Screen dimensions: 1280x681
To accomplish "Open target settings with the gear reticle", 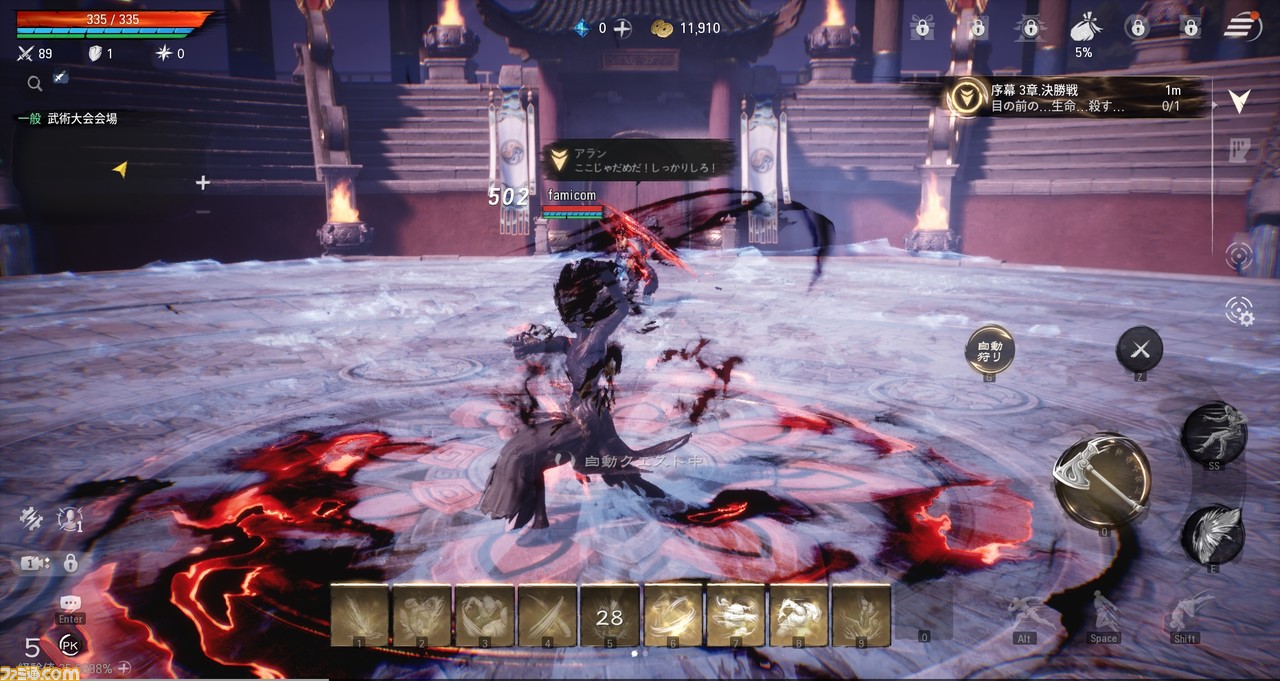I will point(1240,312).
